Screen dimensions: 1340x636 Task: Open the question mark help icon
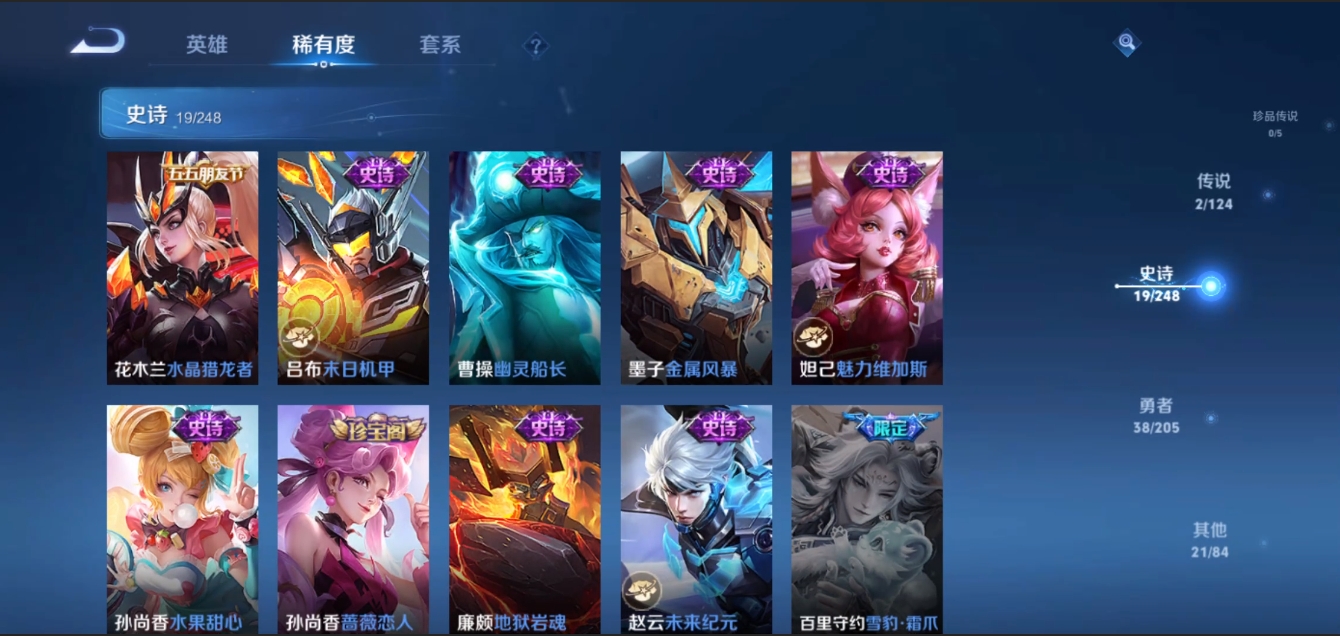coord(536,46)
